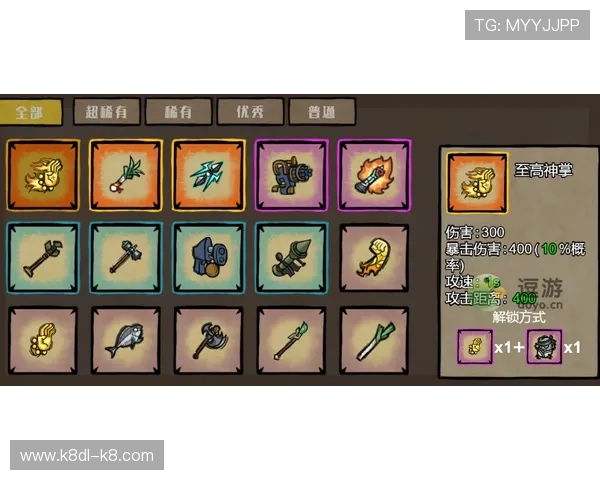600x480 pixels.
Task: Pick the blue cannon weapon slot
Action: coord(208,257)
